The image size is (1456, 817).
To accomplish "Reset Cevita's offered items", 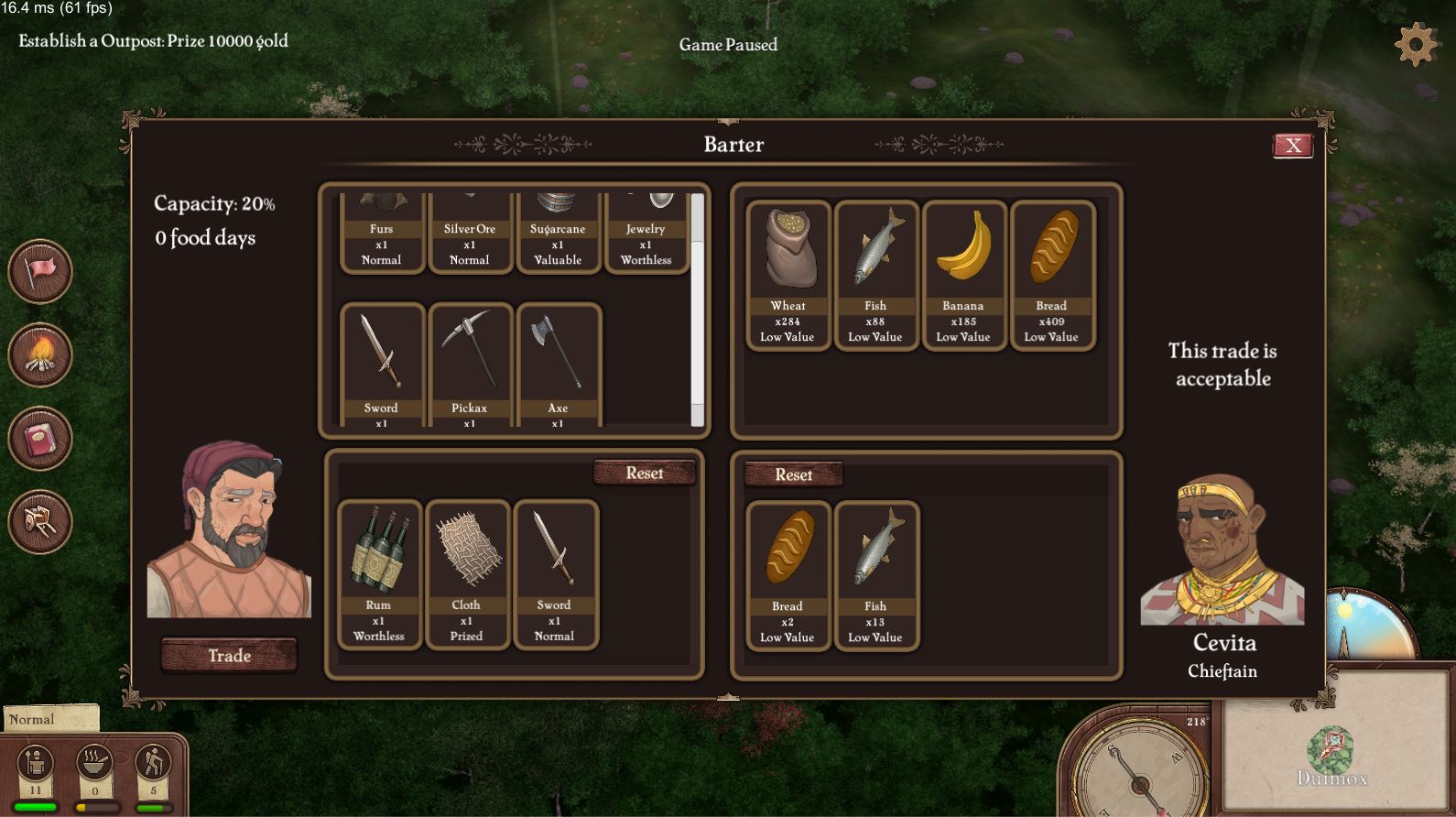I will tap(793, 475).
